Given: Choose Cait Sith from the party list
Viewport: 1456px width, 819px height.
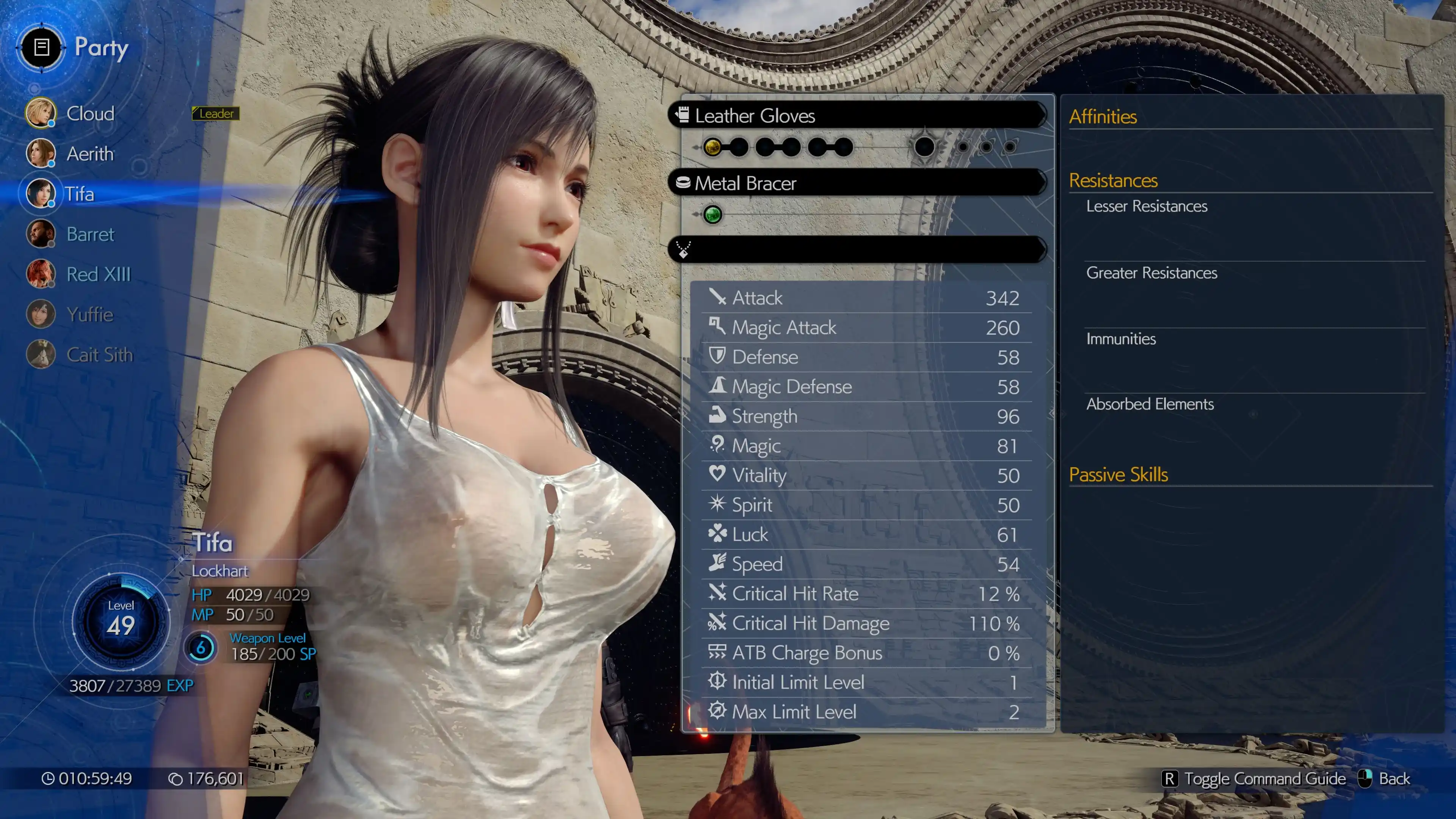Looking at the screenshot, I should tap(99, 355).
